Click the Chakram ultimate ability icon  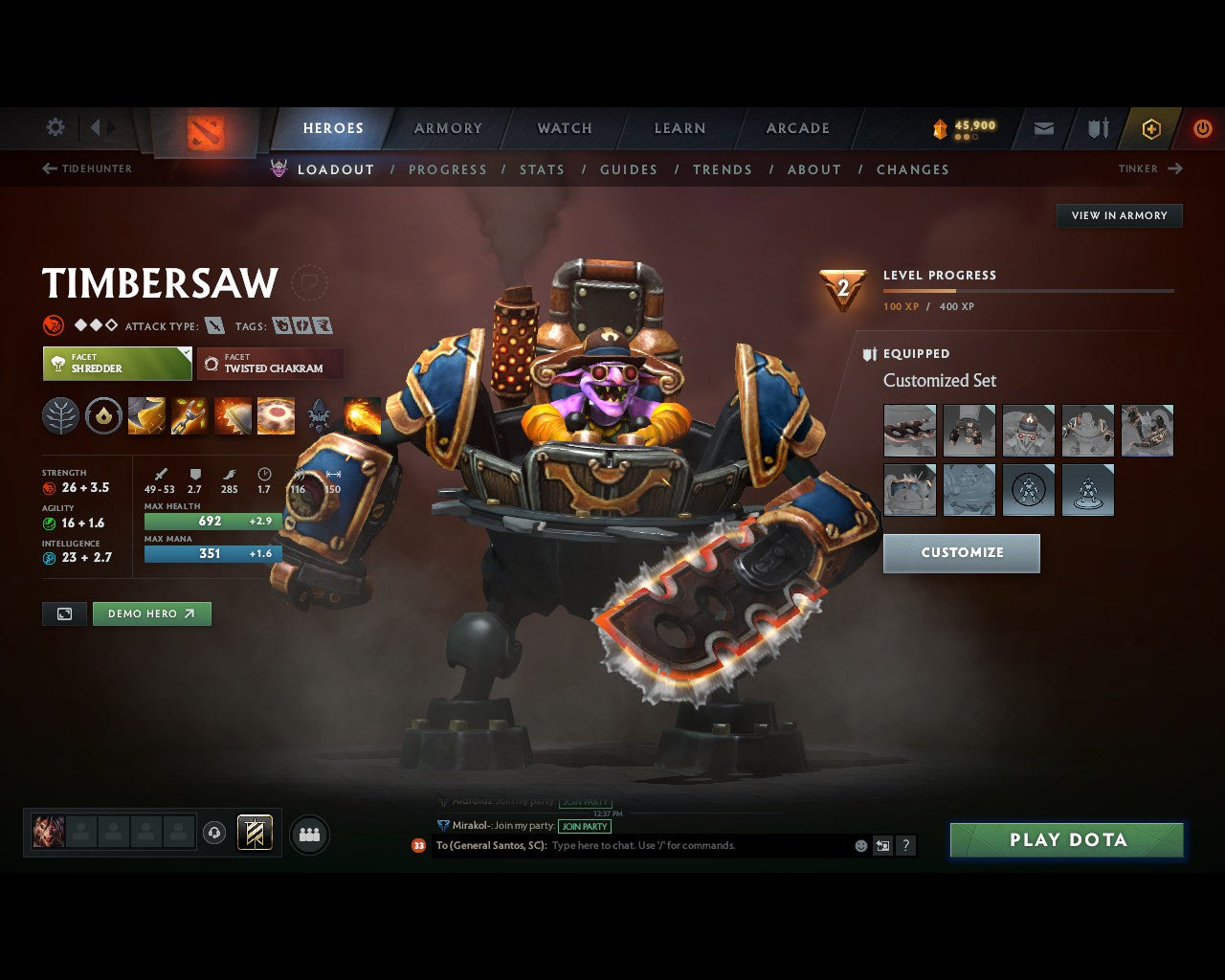pyautogui.click(x=277, y=416)
